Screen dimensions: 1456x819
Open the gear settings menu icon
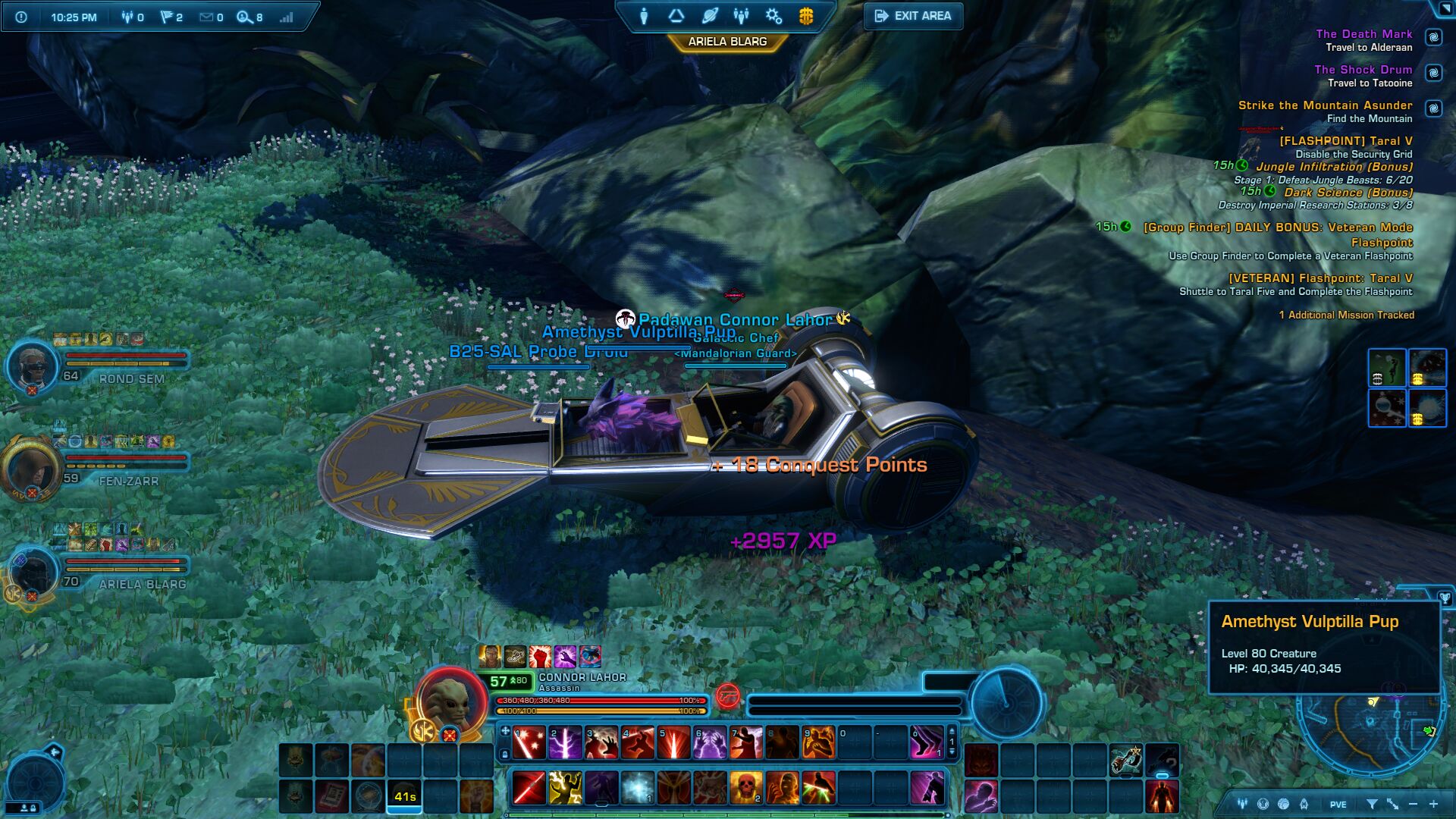click(773, 16)
